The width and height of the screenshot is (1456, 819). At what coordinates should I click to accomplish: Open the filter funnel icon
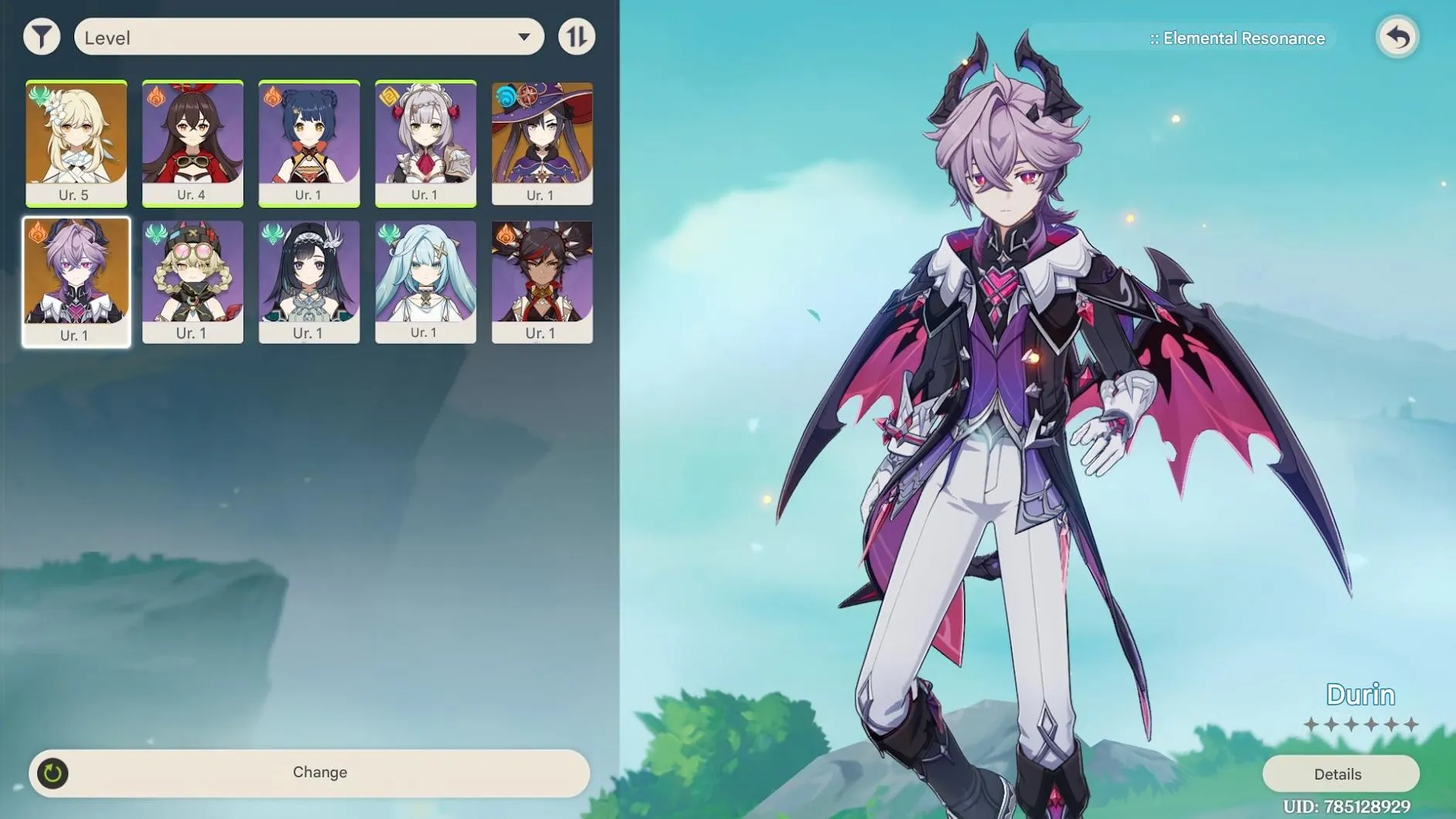click(x=43, y=36)
